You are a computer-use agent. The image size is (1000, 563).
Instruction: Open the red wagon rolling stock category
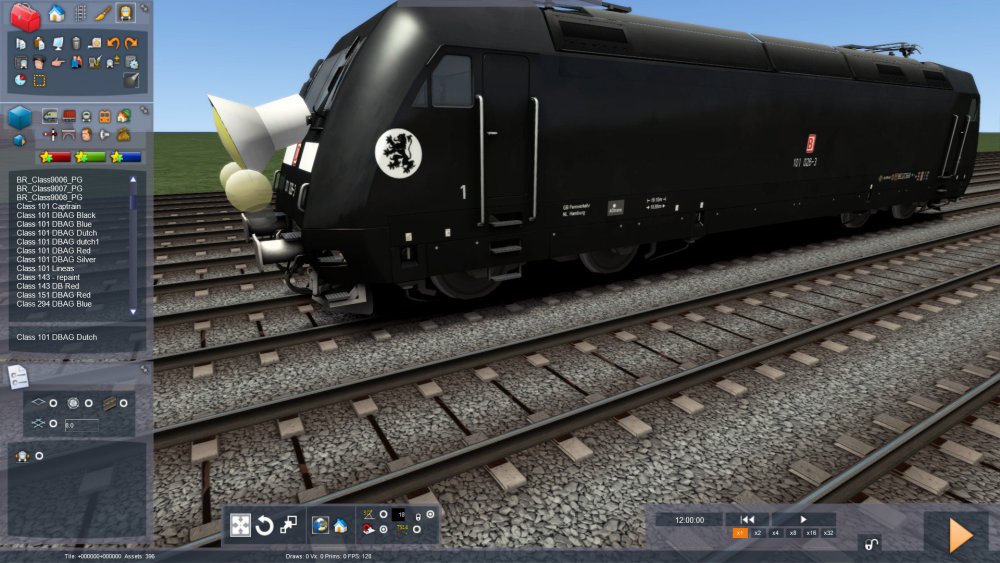[x=68, y=116]
